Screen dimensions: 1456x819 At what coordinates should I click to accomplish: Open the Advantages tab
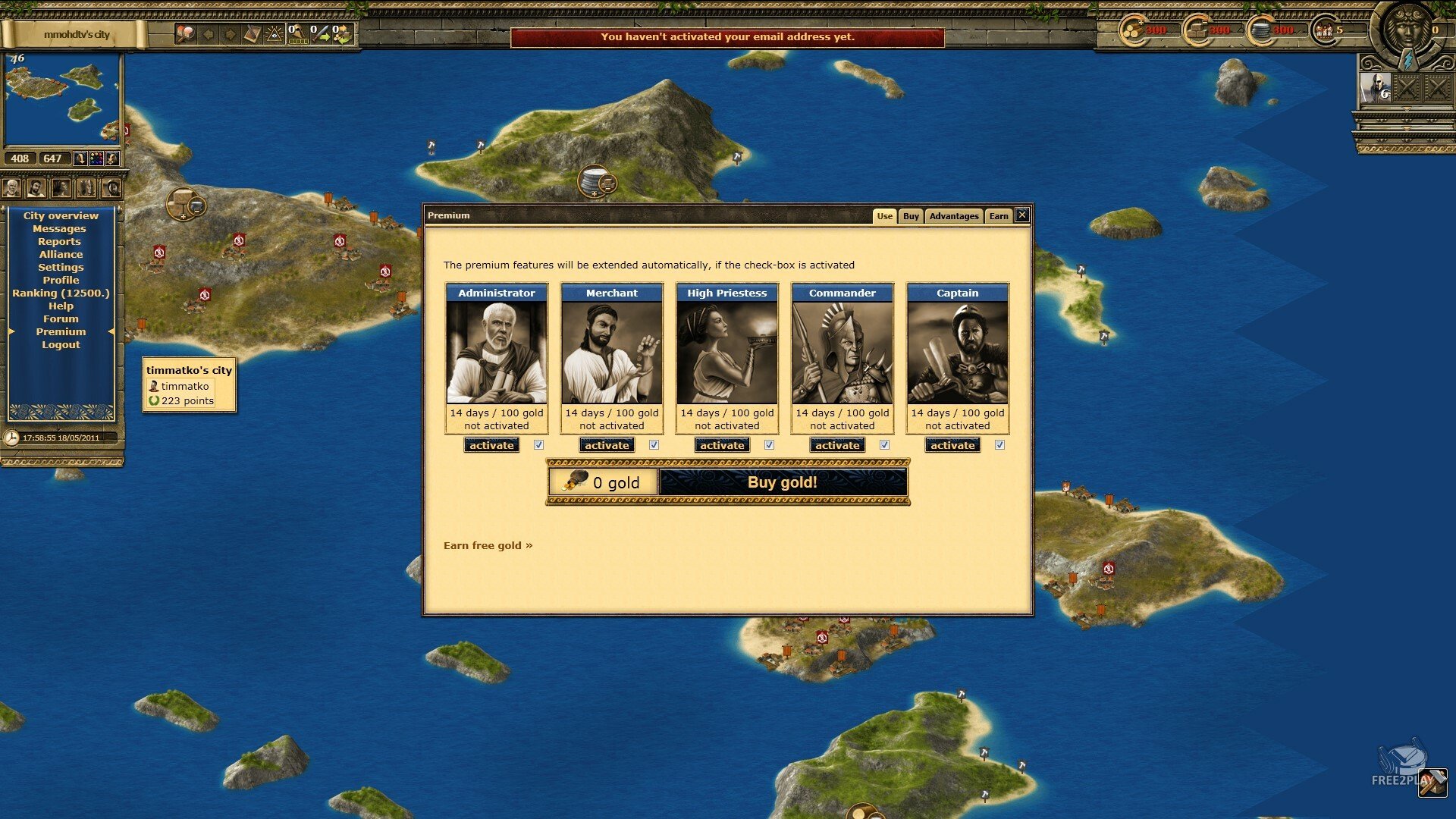(953, 216)
